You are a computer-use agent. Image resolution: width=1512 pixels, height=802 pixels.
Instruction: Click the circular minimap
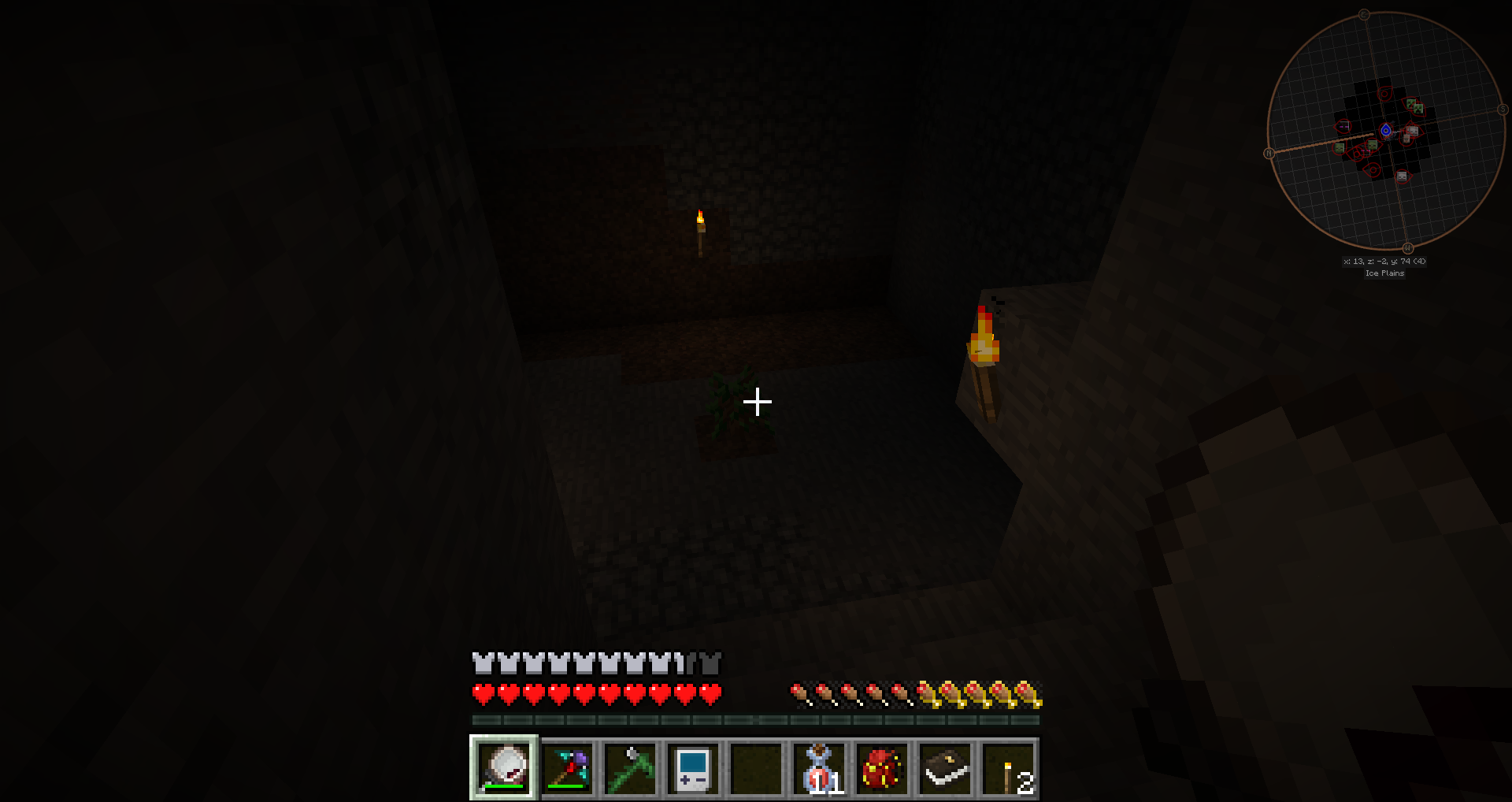1386,131
